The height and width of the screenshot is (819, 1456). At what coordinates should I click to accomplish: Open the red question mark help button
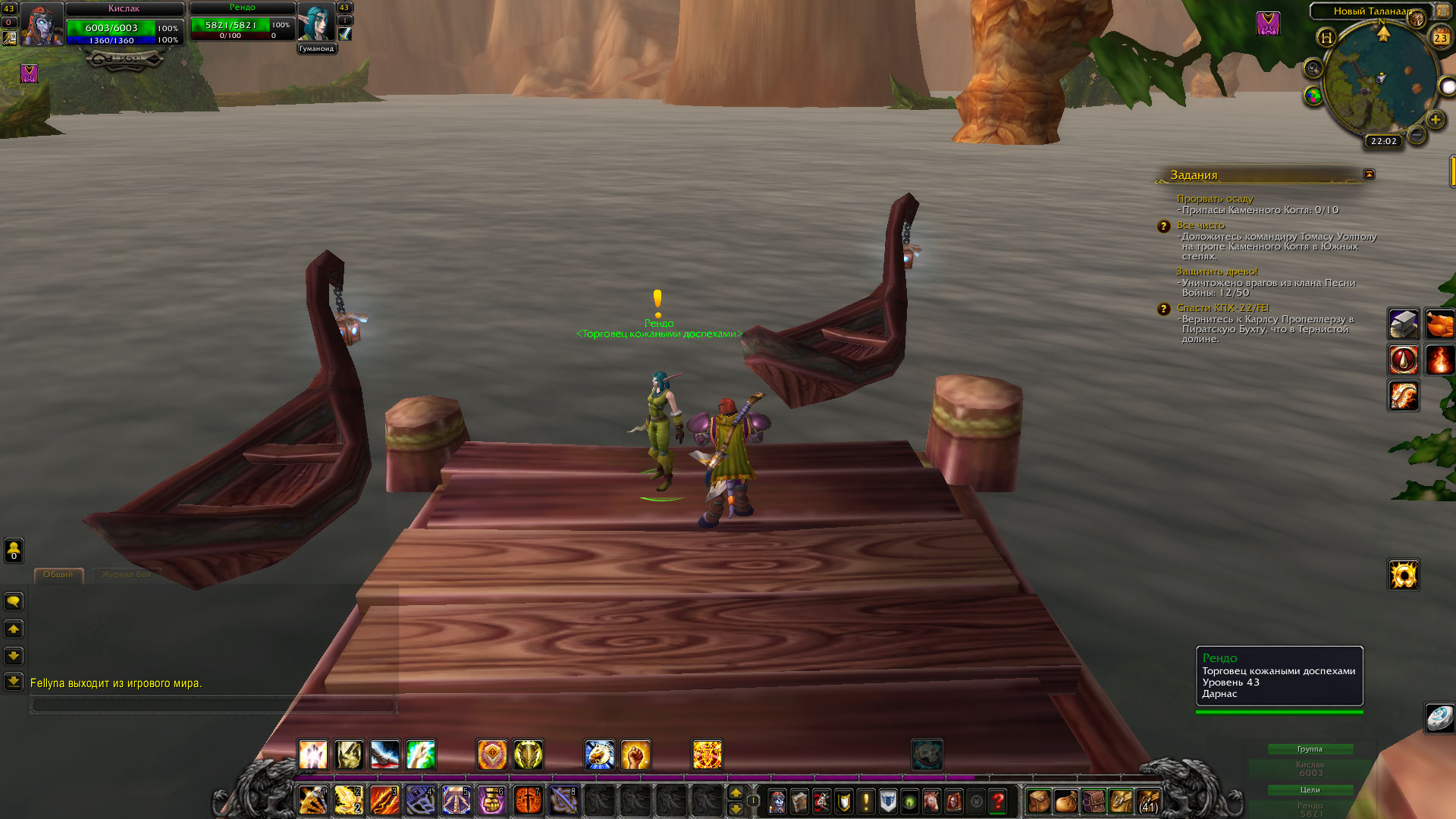998,801
